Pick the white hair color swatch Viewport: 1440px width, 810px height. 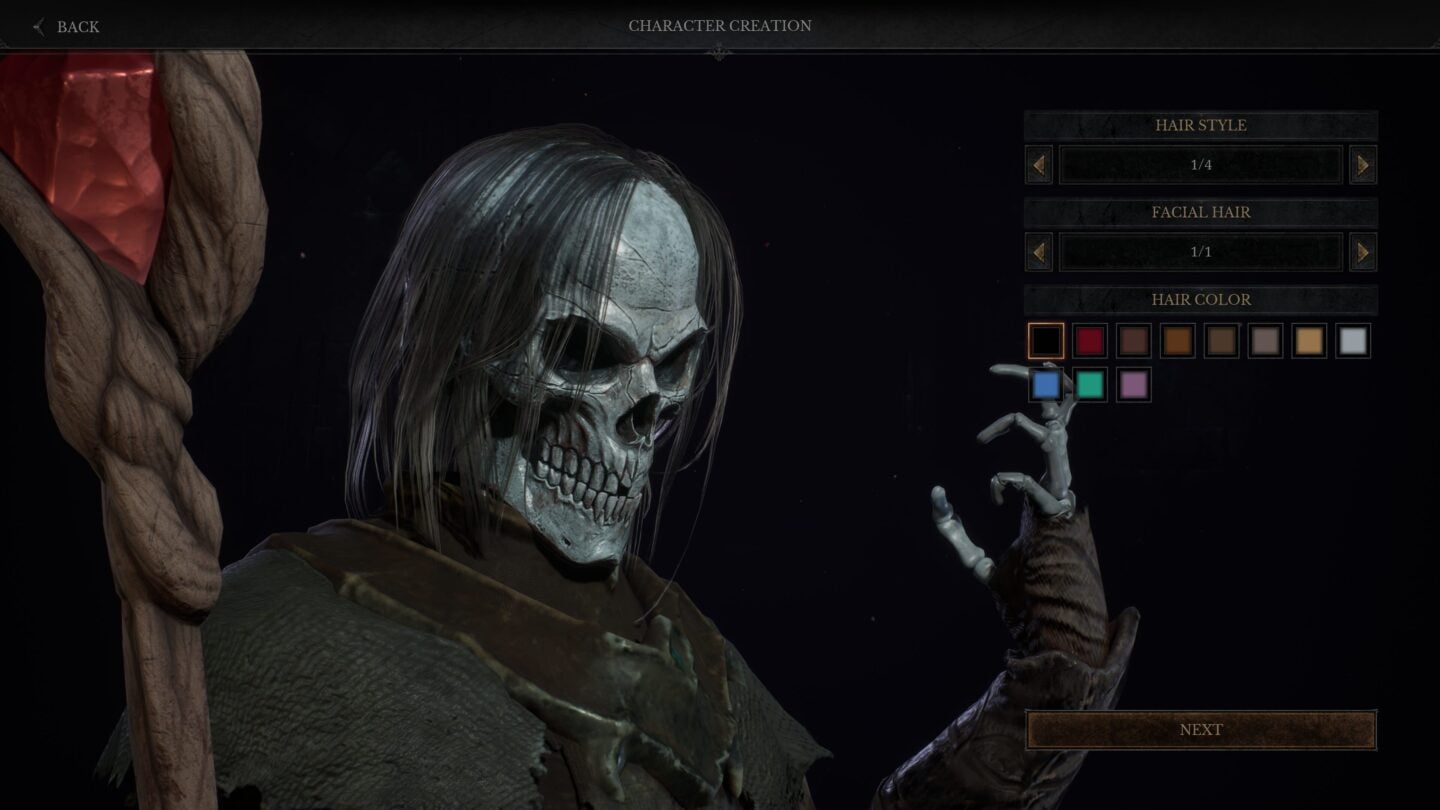[x=1354, y=340]
